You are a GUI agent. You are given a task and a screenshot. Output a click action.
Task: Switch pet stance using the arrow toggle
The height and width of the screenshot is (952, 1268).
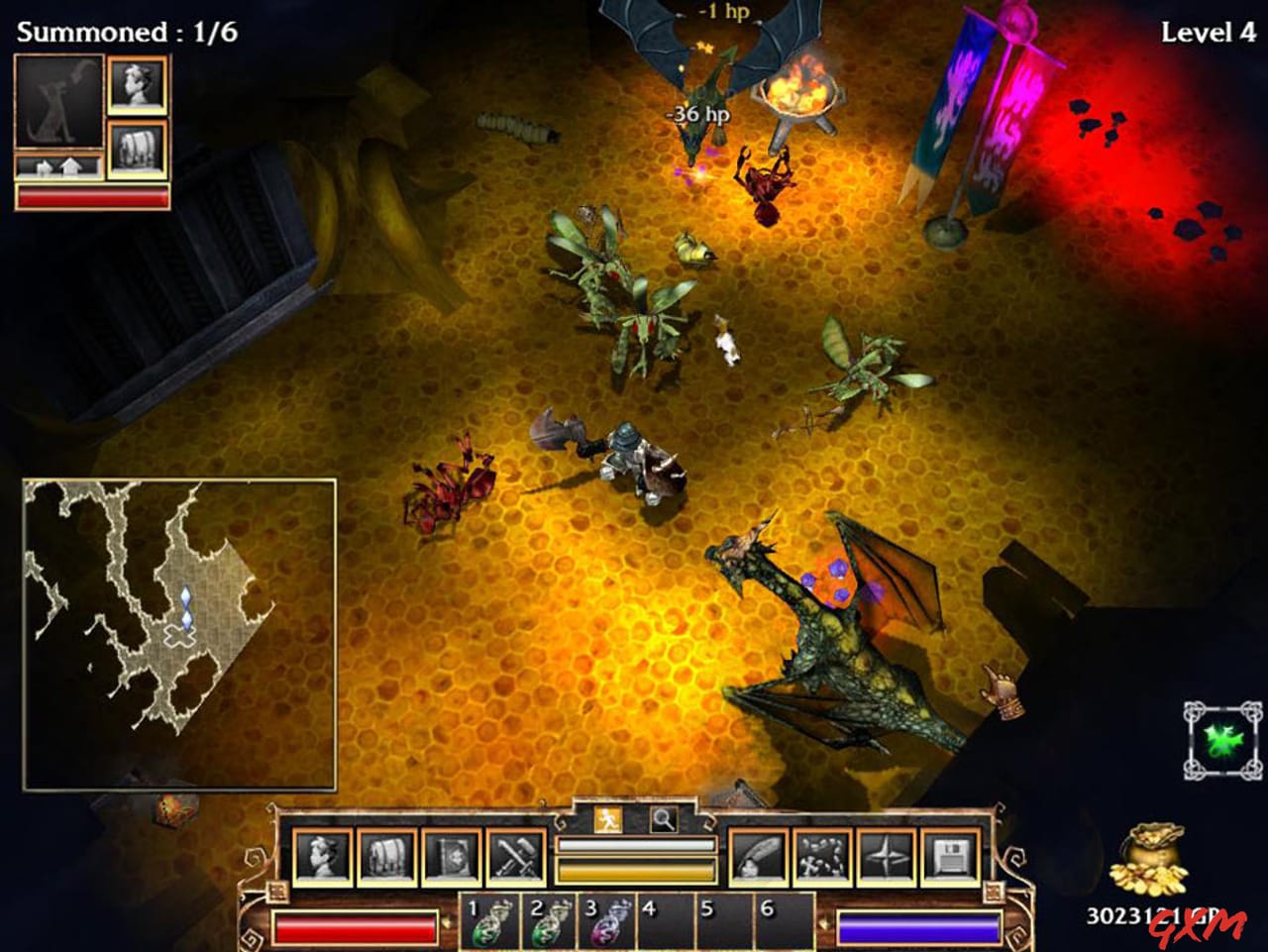[56, 166]
